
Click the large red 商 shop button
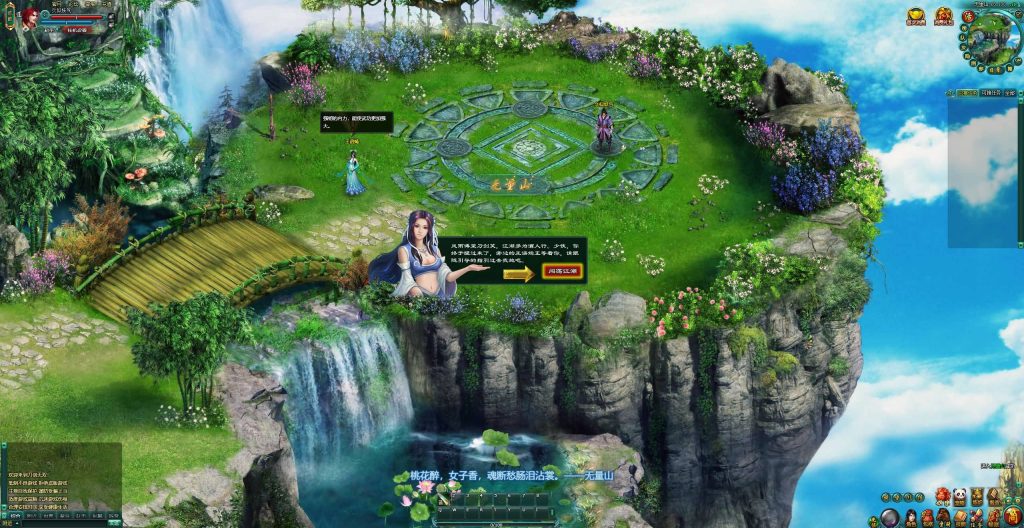point(1012,516)
